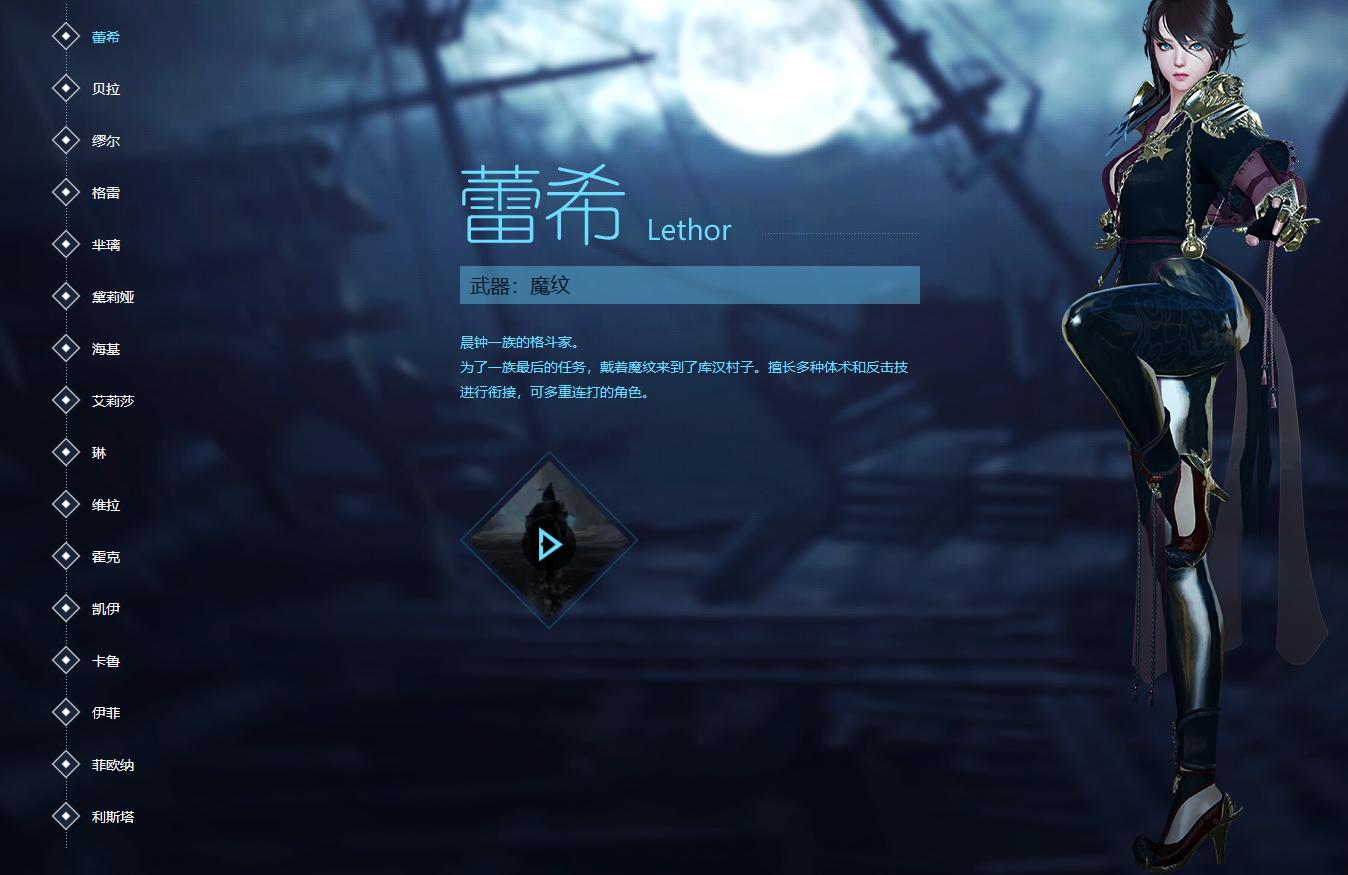
Task: Click the Lethor character artwork
Action: (x=1180, y=400)
